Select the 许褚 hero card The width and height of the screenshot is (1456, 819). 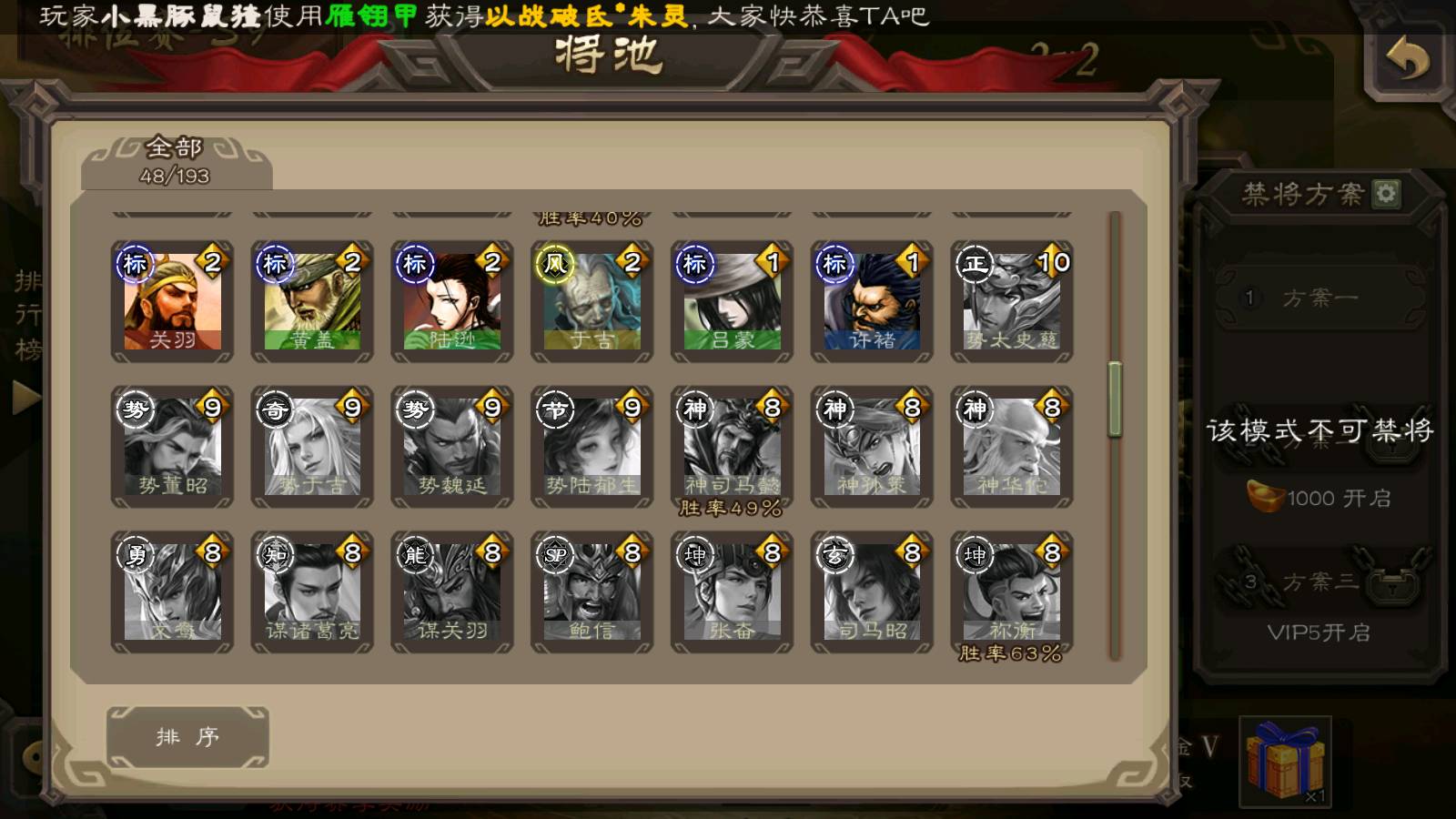point(872,302)
